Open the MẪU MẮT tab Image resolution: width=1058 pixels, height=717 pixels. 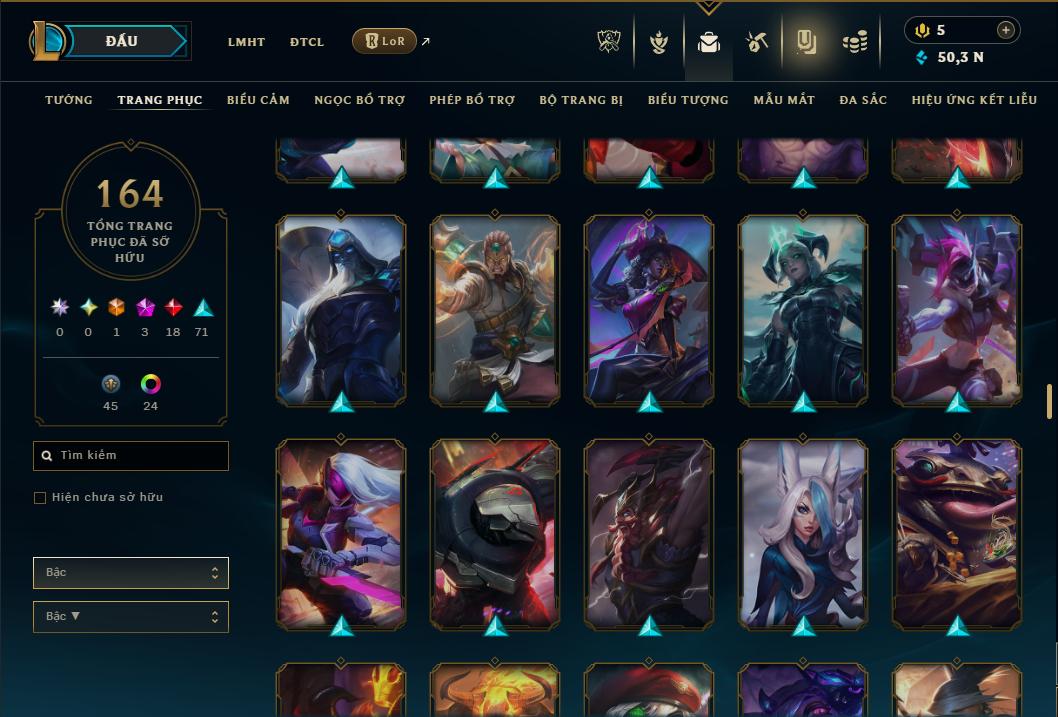(x=784, y=100)
